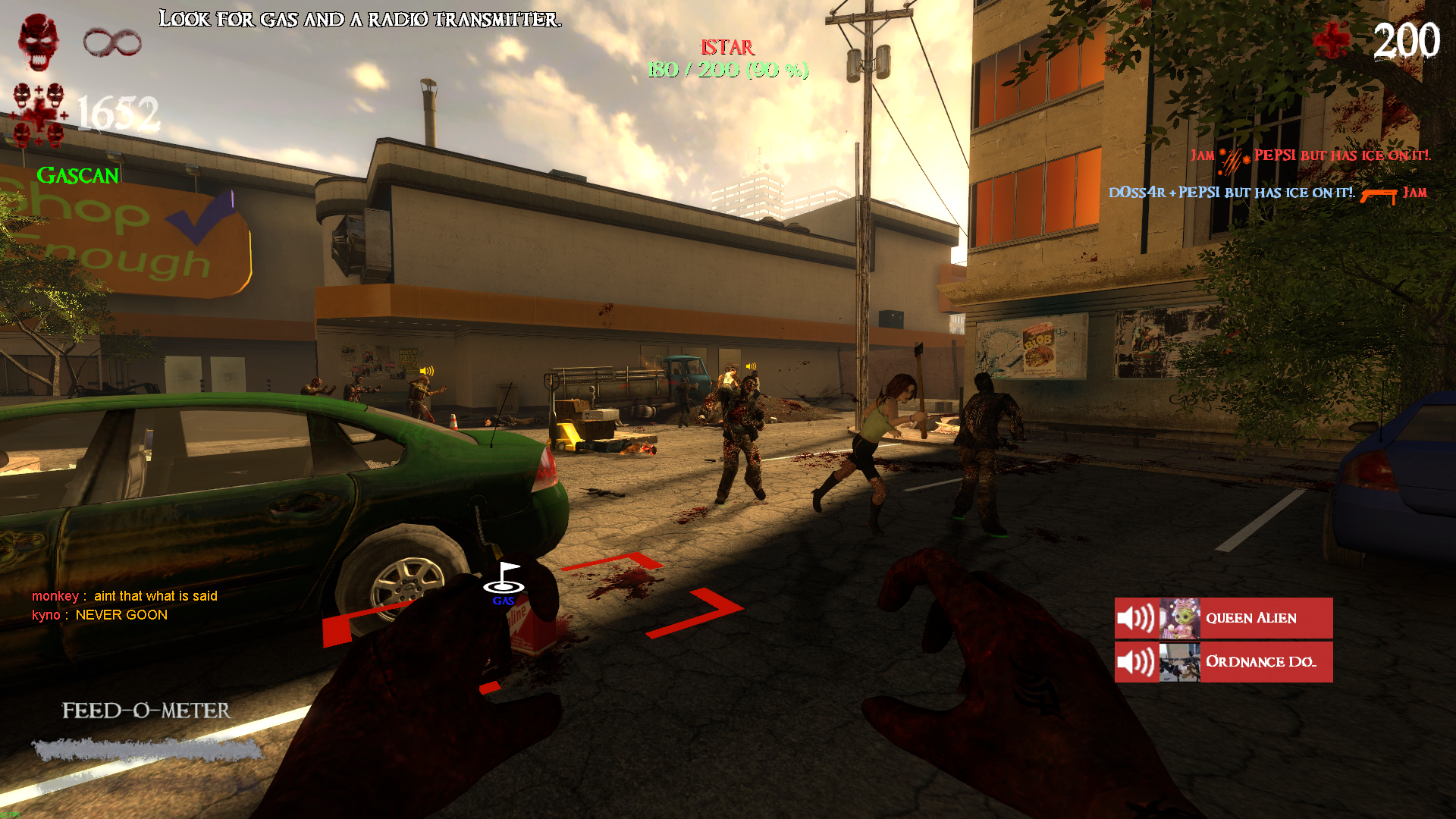Image resolution: width=1456 pixels, height=819 pixels.
Task: Select the Ordnance Do. voice chat panel
Action: tap(1223, 662)
